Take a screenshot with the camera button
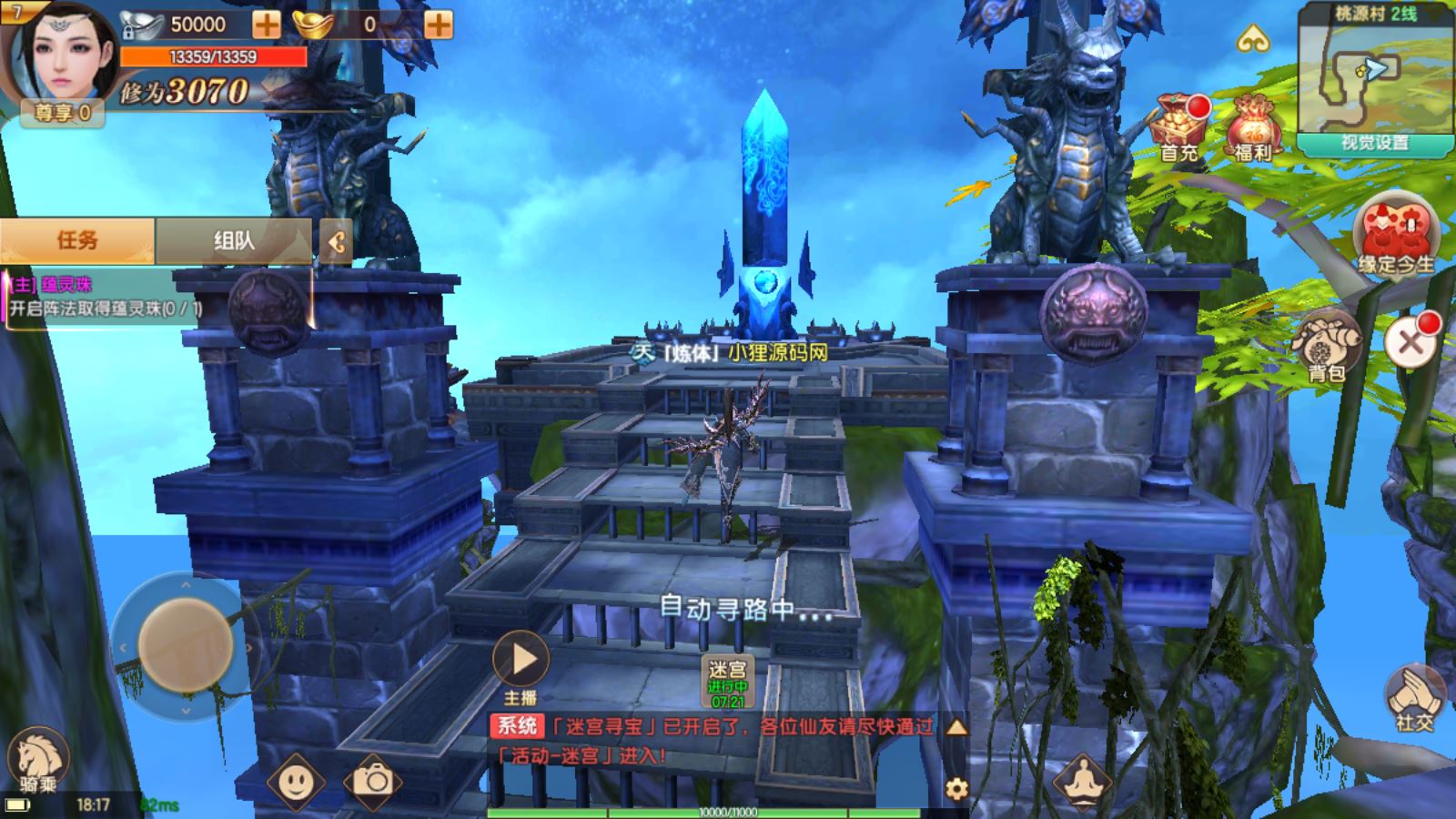Viewport: 1456px width, 819px height. pyautogui.click(x=373, y=781)
